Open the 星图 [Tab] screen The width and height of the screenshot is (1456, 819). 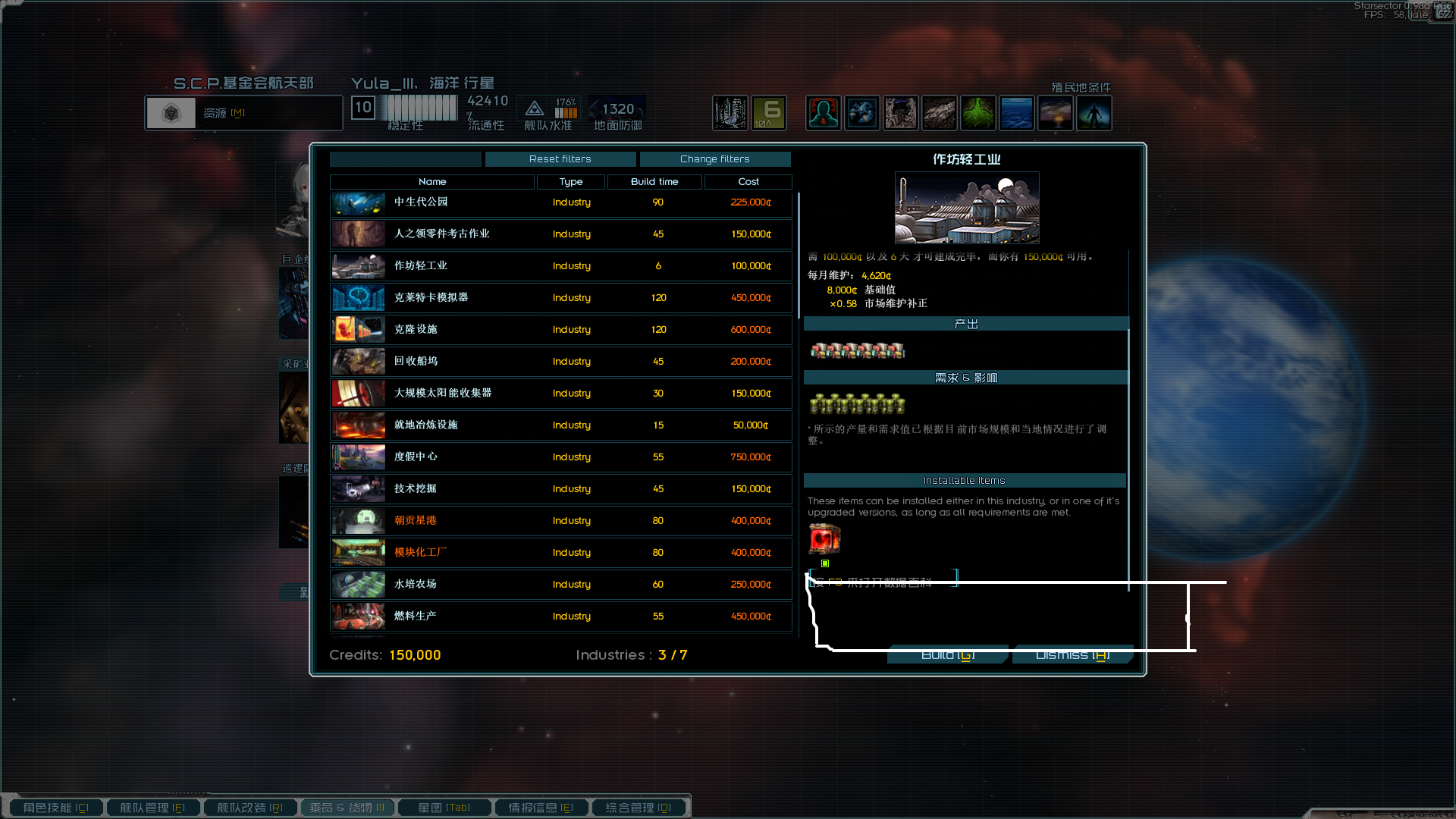point(444,807)
